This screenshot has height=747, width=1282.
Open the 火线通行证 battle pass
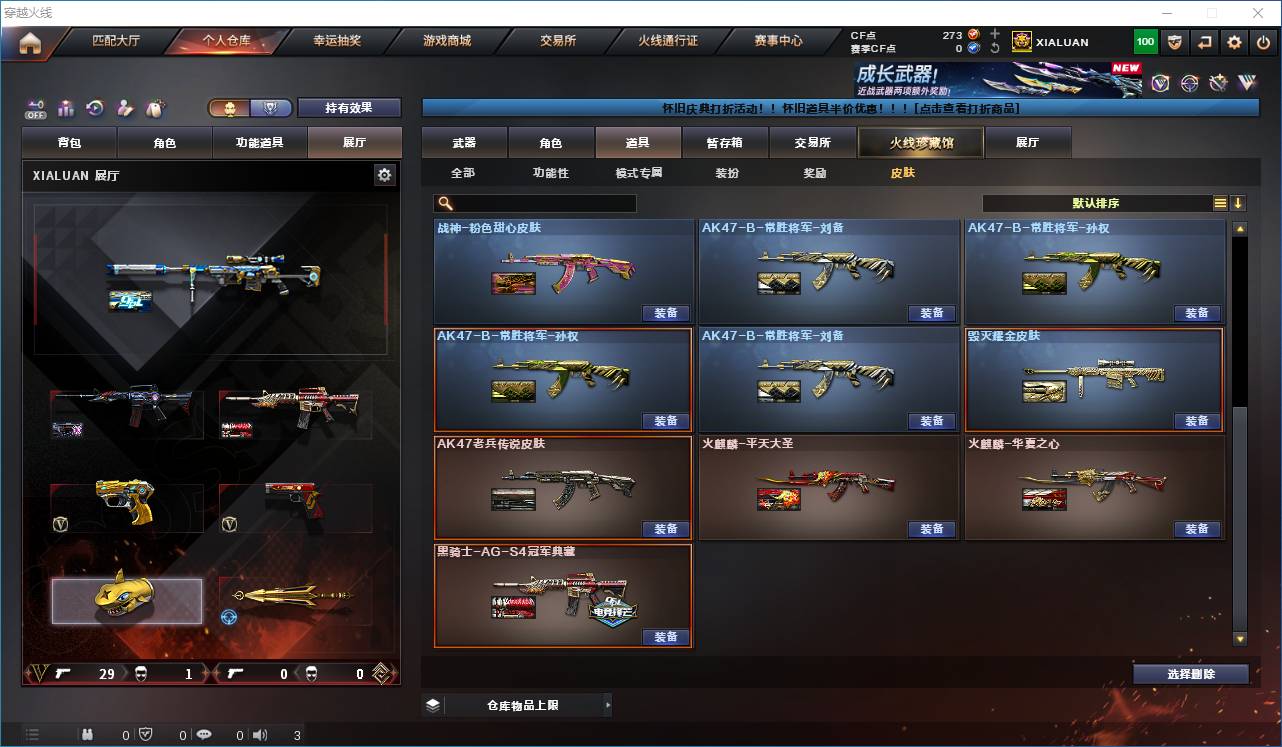(x=668, y=41)
